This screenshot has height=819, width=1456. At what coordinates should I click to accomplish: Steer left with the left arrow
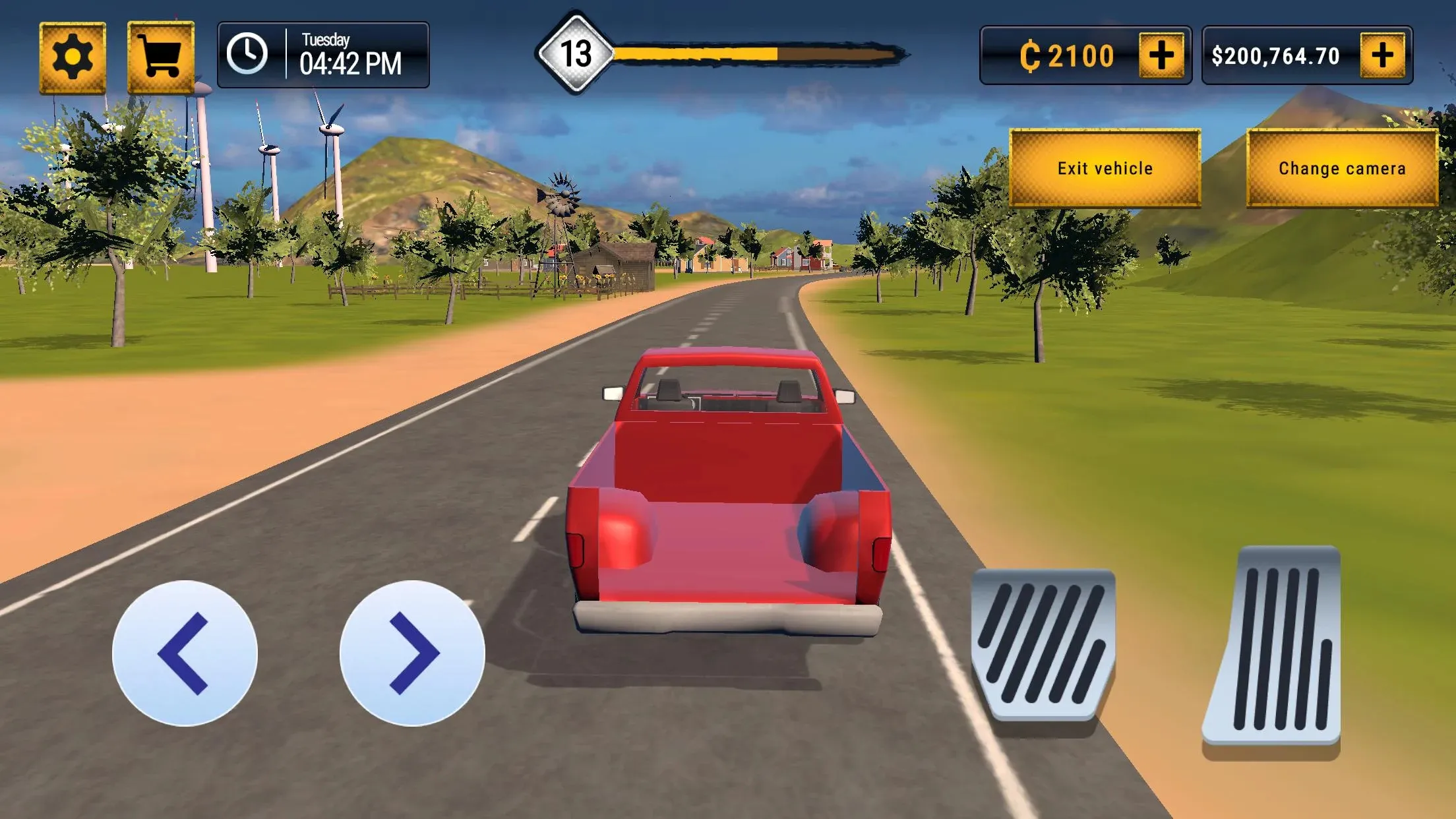(x=185, y=653)
